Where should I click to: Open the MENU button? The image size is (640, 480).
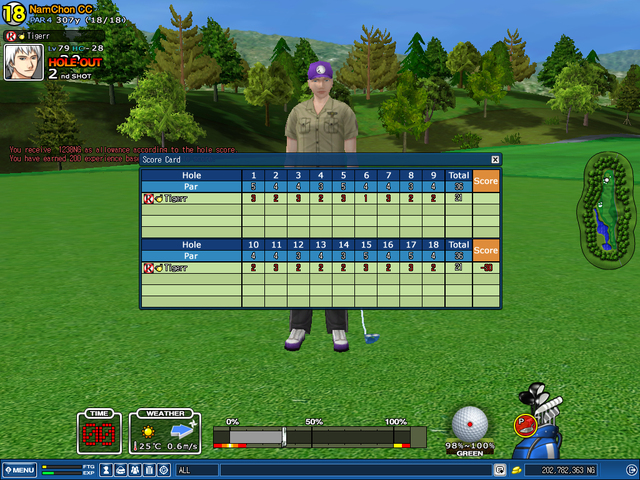coord(19,470)
